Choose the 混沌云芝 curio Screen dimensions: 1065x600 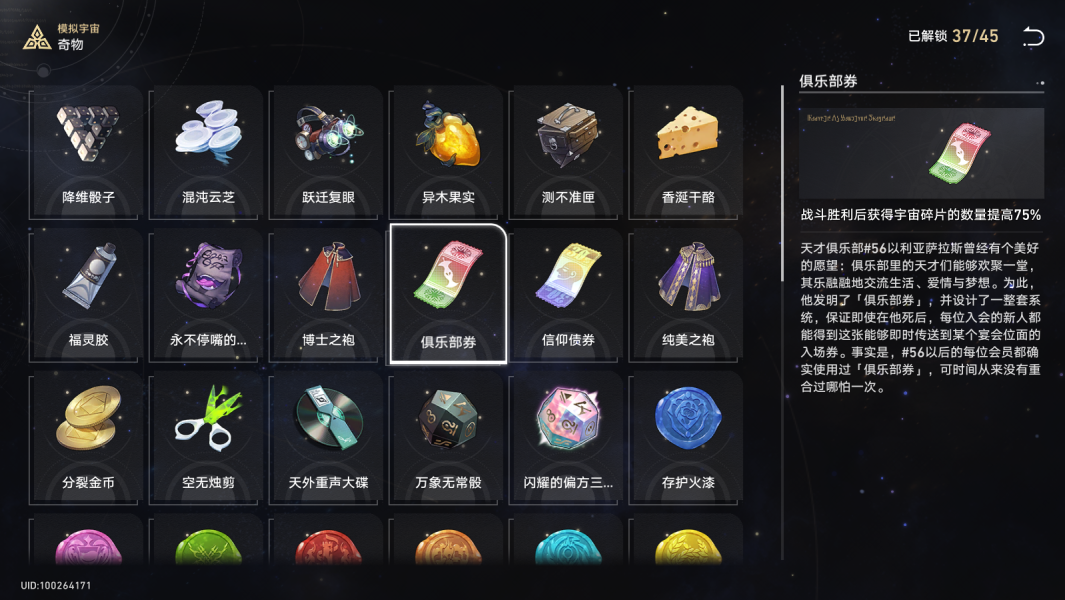pos(208,150)
